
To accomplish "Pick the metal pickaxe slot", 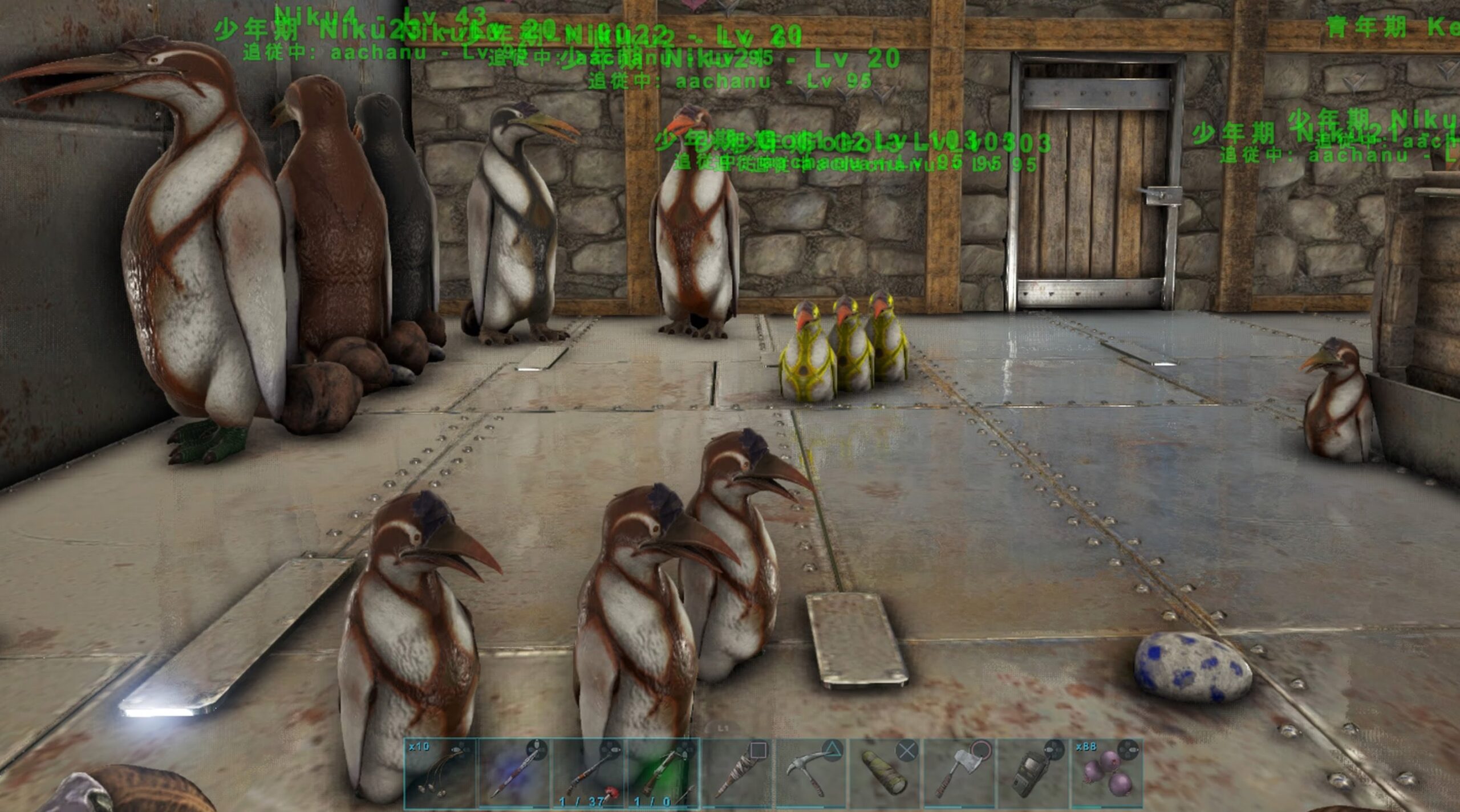I will (811, 773).
